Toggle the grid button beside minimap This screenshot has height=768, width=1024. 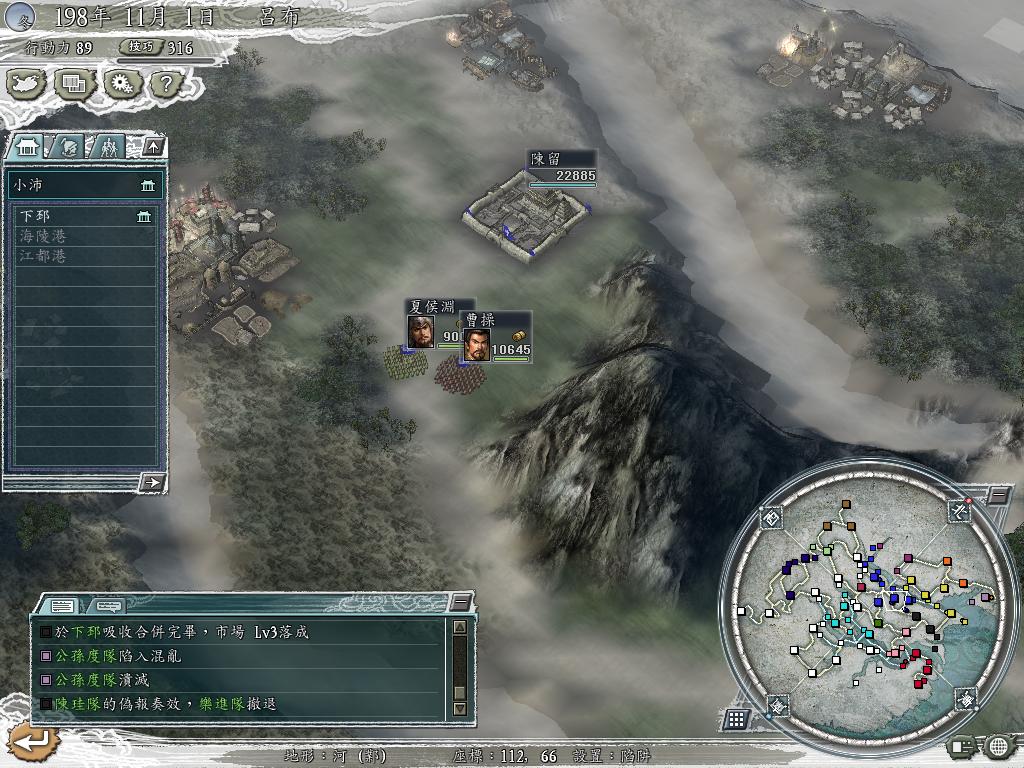(736, 718)
